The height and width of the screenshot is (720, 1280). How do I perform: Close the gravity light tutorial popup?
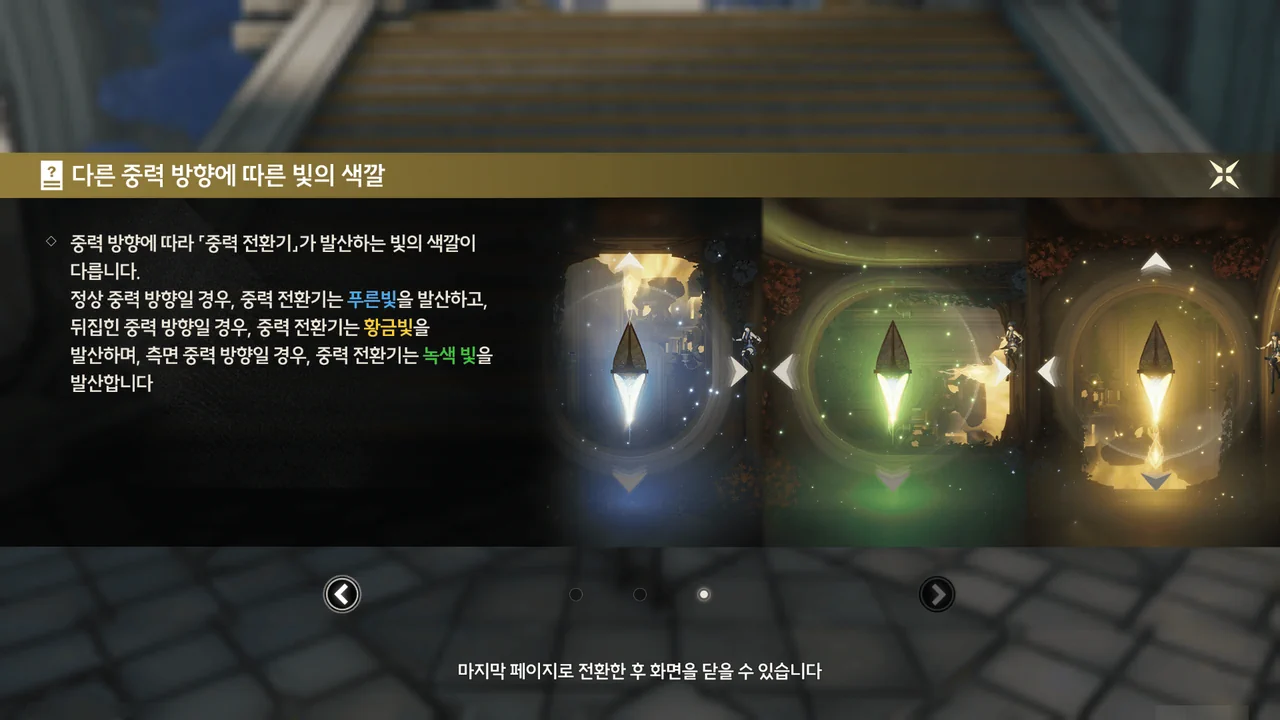tap(1224, 175)
